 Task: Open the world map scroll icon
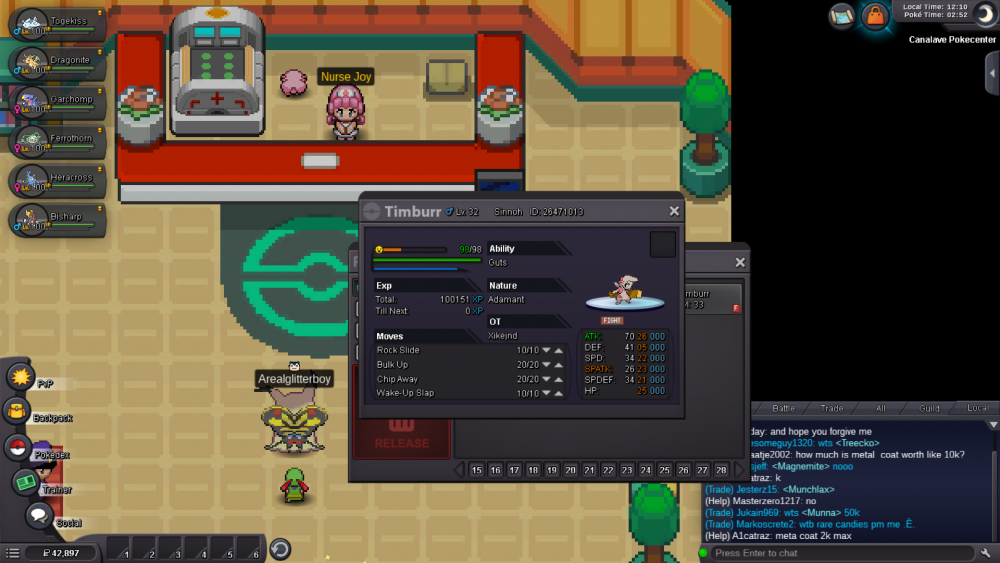tap(842, 15)
